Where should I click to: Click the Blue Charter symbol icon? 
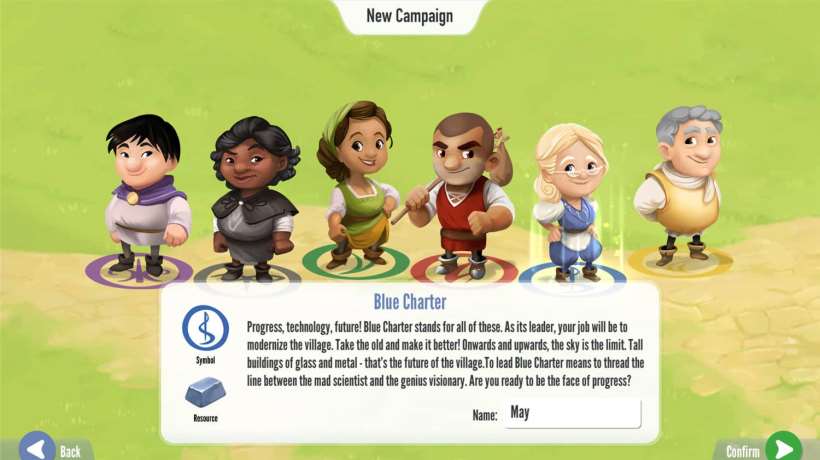click(x=205, y=328)
